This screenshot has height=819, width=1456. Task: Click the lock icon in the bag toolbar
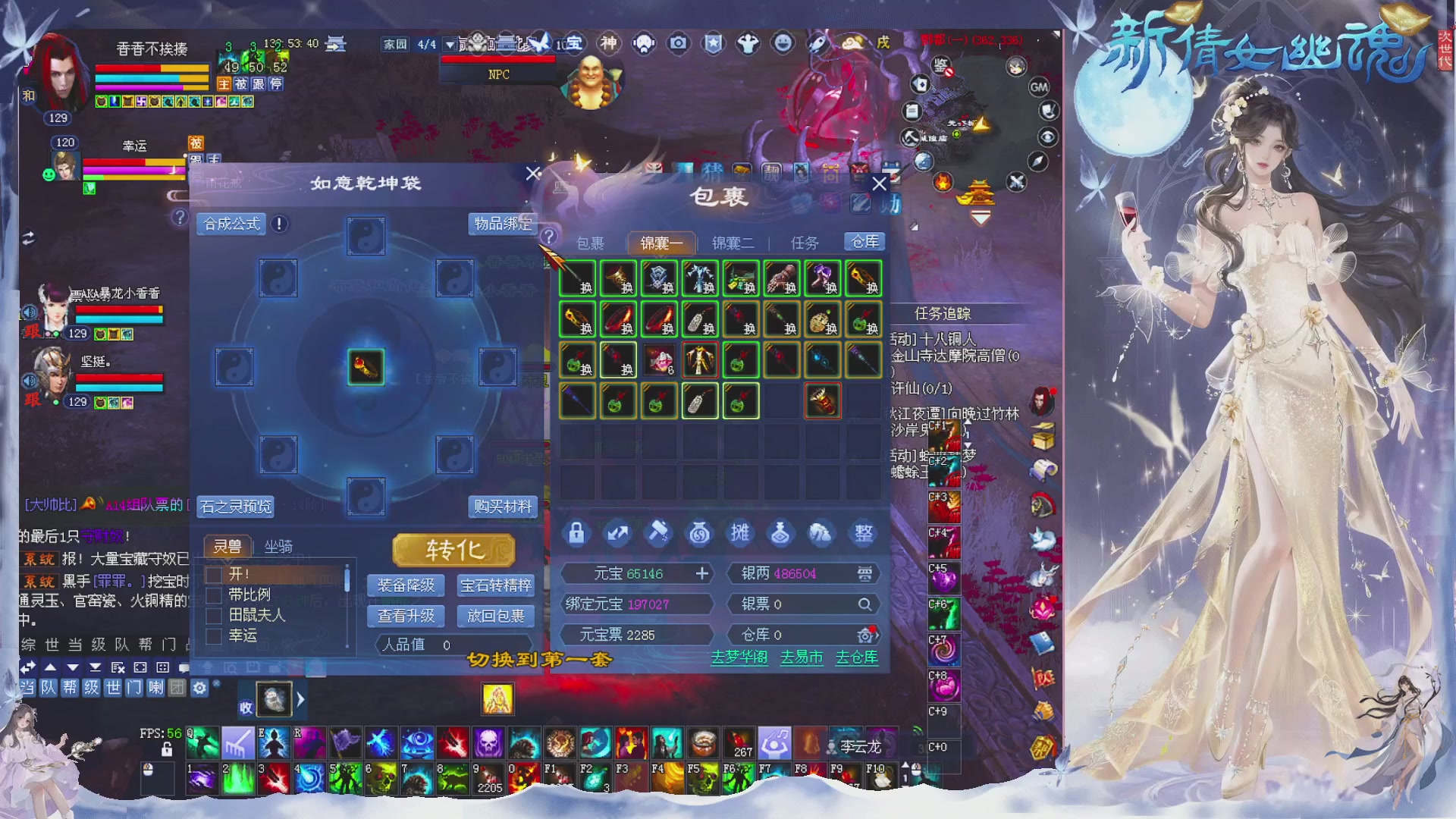coord(576,533)
